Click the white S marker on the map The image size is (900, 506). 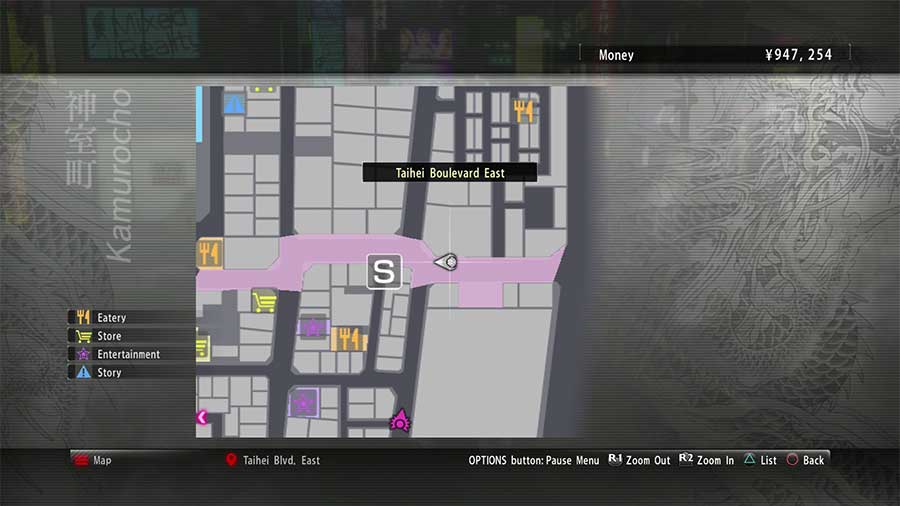(384, 271)
